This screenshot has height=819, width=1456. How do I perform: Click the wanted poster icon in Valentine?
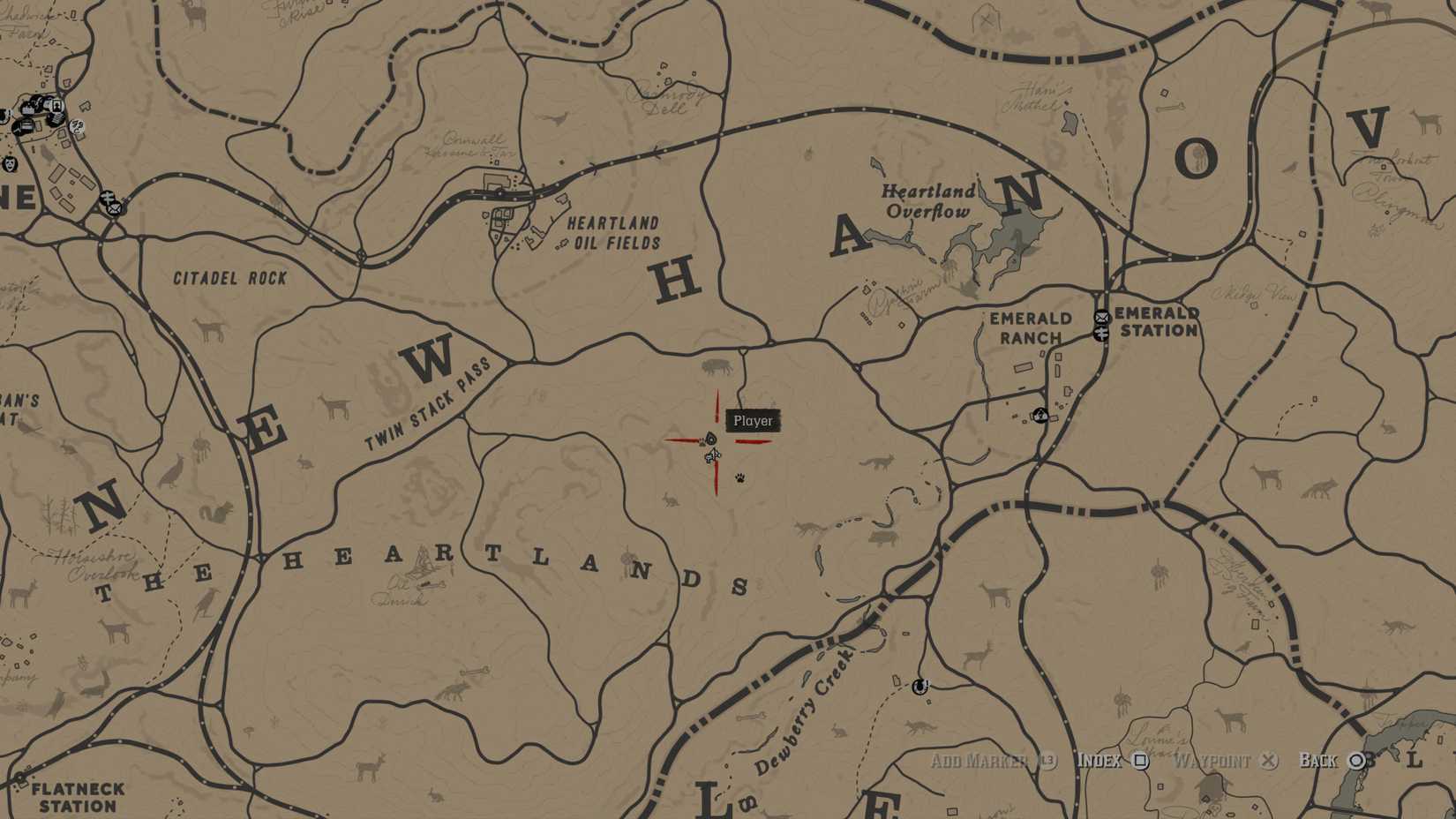pyautogui.click(x=56, y=105)
